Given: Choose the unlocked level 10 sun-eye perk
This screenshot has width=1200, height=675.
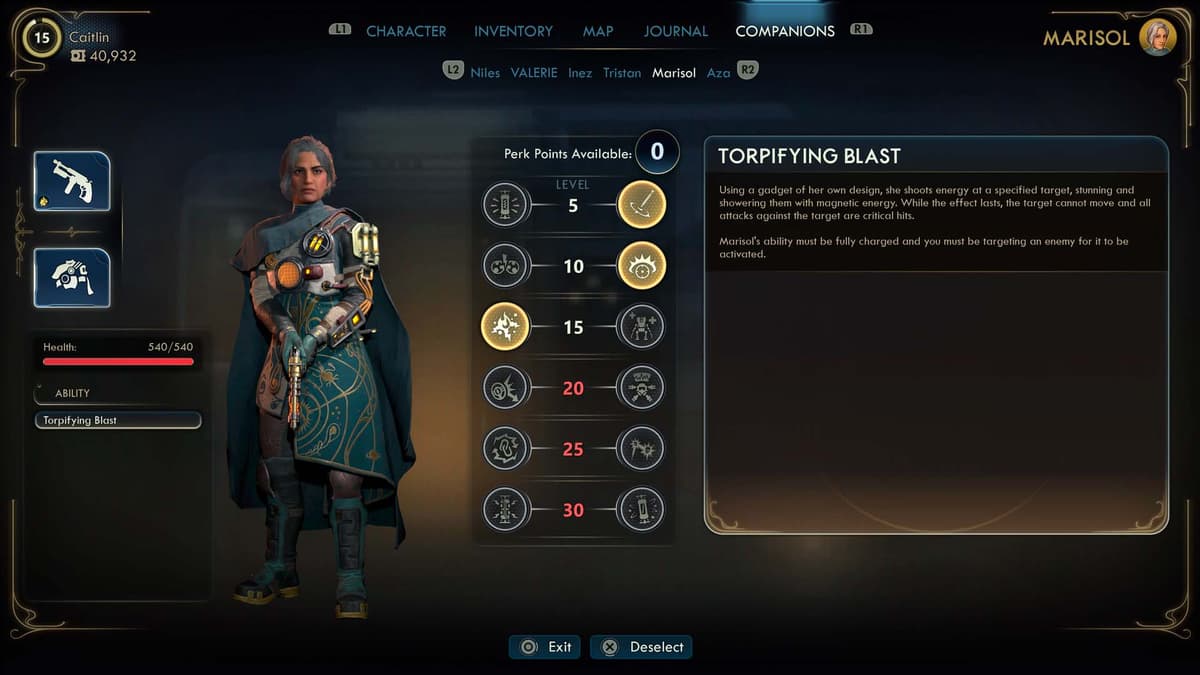Looking at the screenshot, I should coord(641,267).
